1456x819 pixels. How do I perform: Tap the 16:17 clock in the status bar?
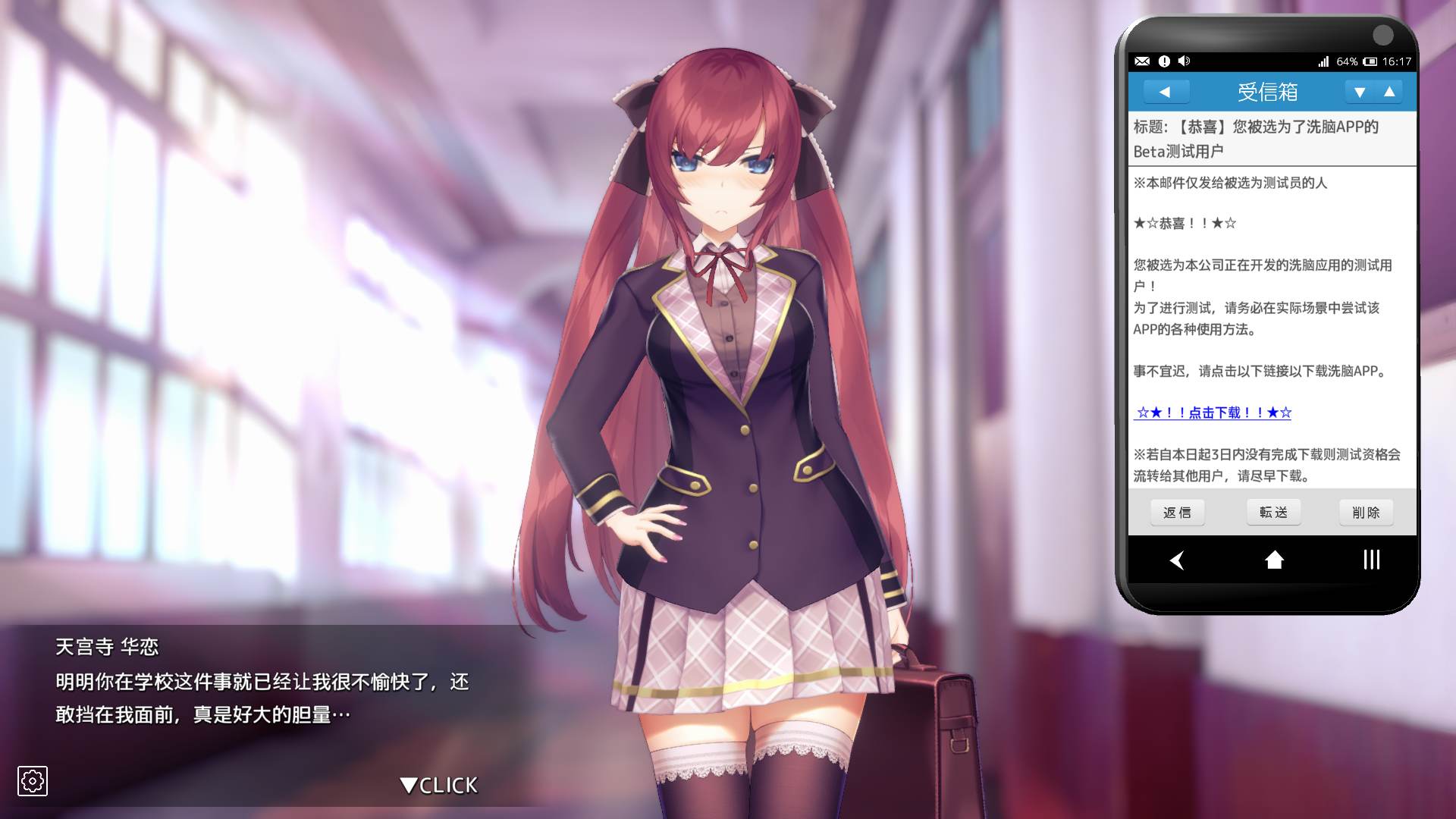(x=1396, y=61)
